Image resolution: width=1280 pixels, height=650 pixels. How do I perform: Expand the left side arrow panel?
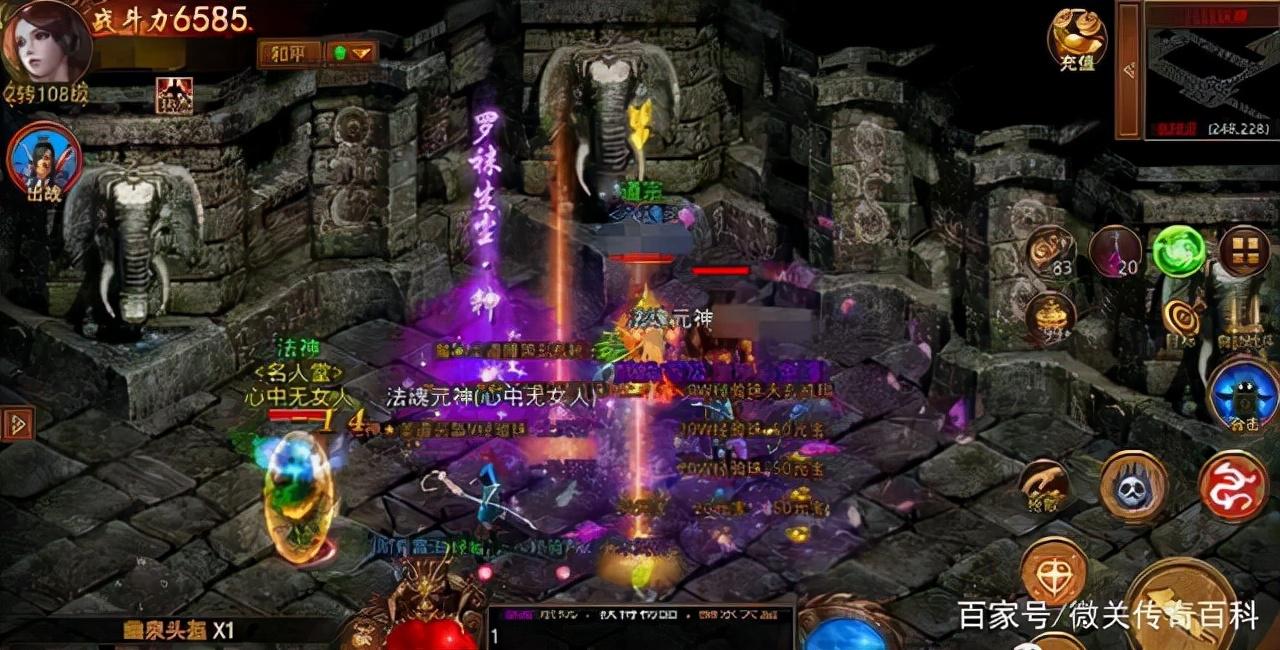(17, 424)
